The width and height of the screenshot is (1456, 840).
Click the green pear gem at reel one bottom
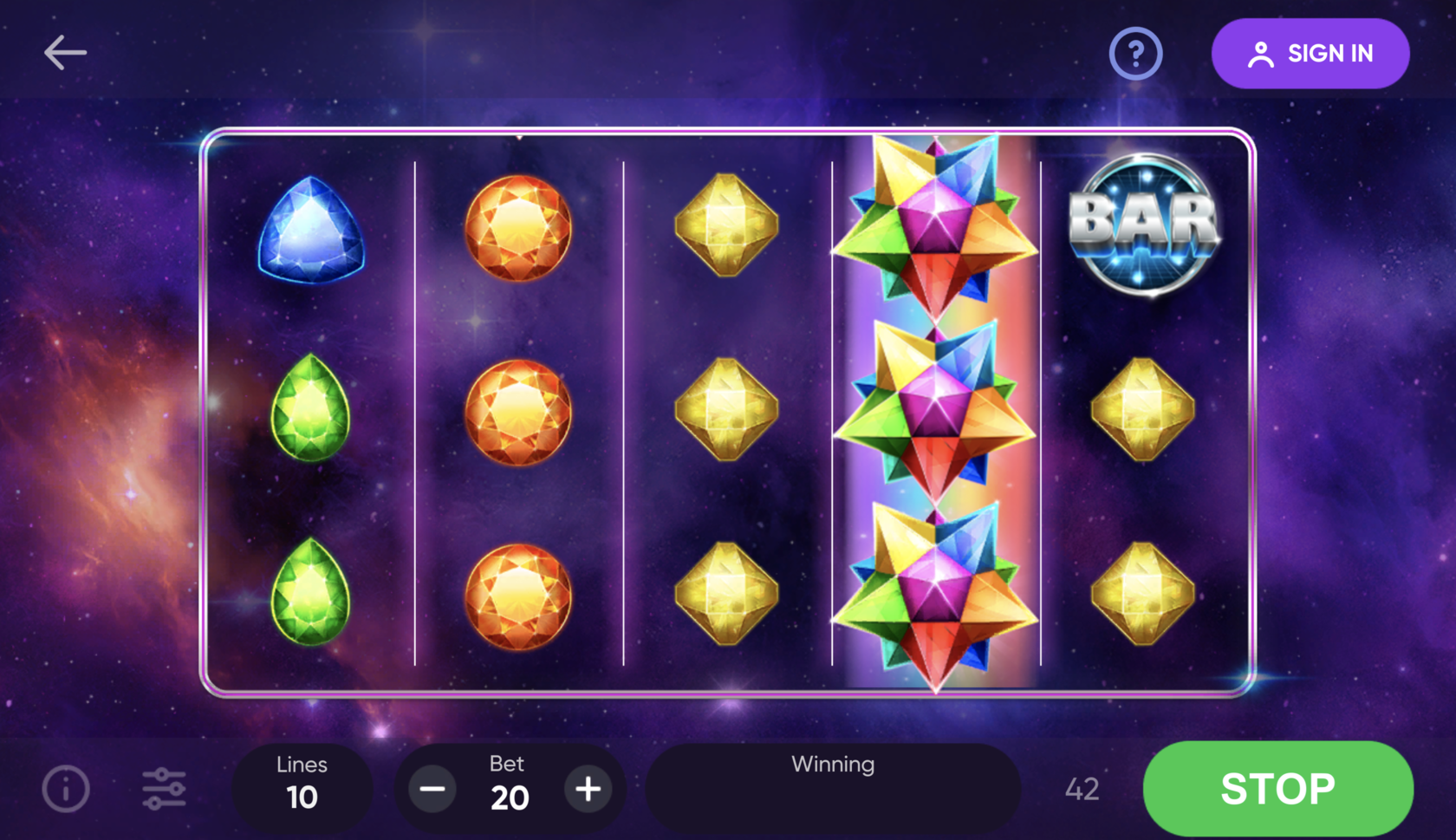310,594
